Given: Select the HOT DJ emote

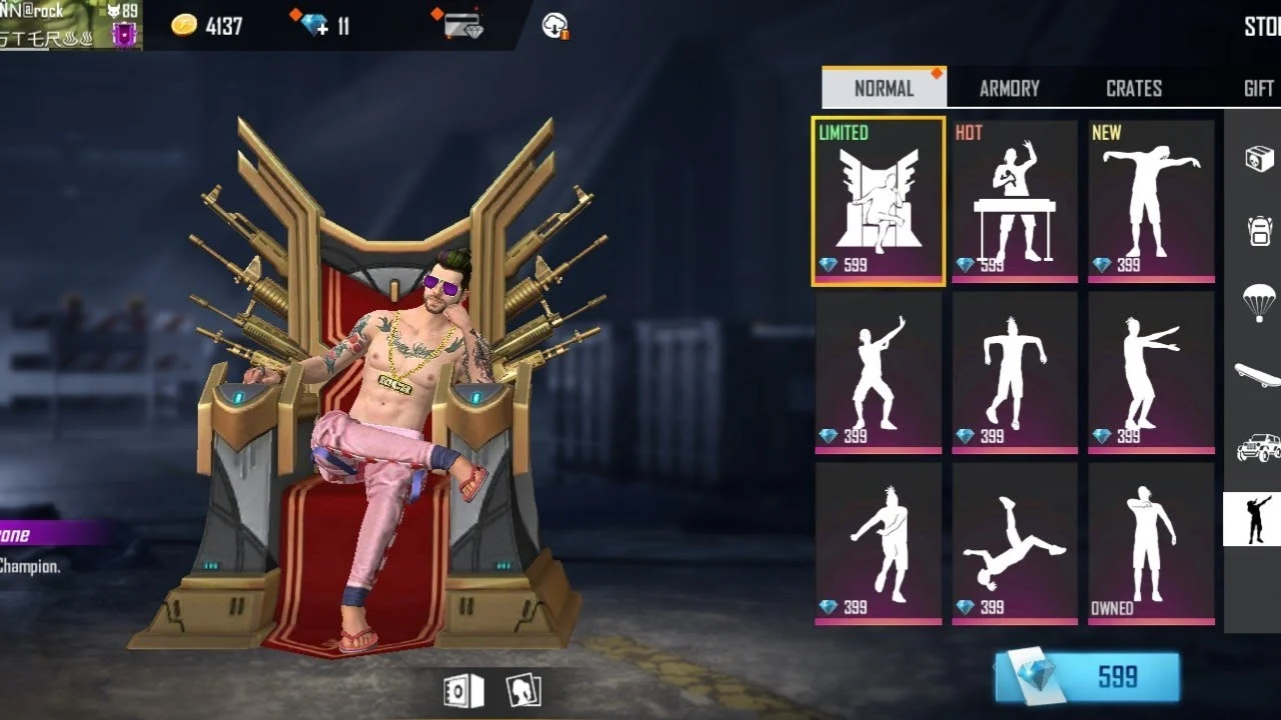Looking at the screenshot, I should [1015, 200].
